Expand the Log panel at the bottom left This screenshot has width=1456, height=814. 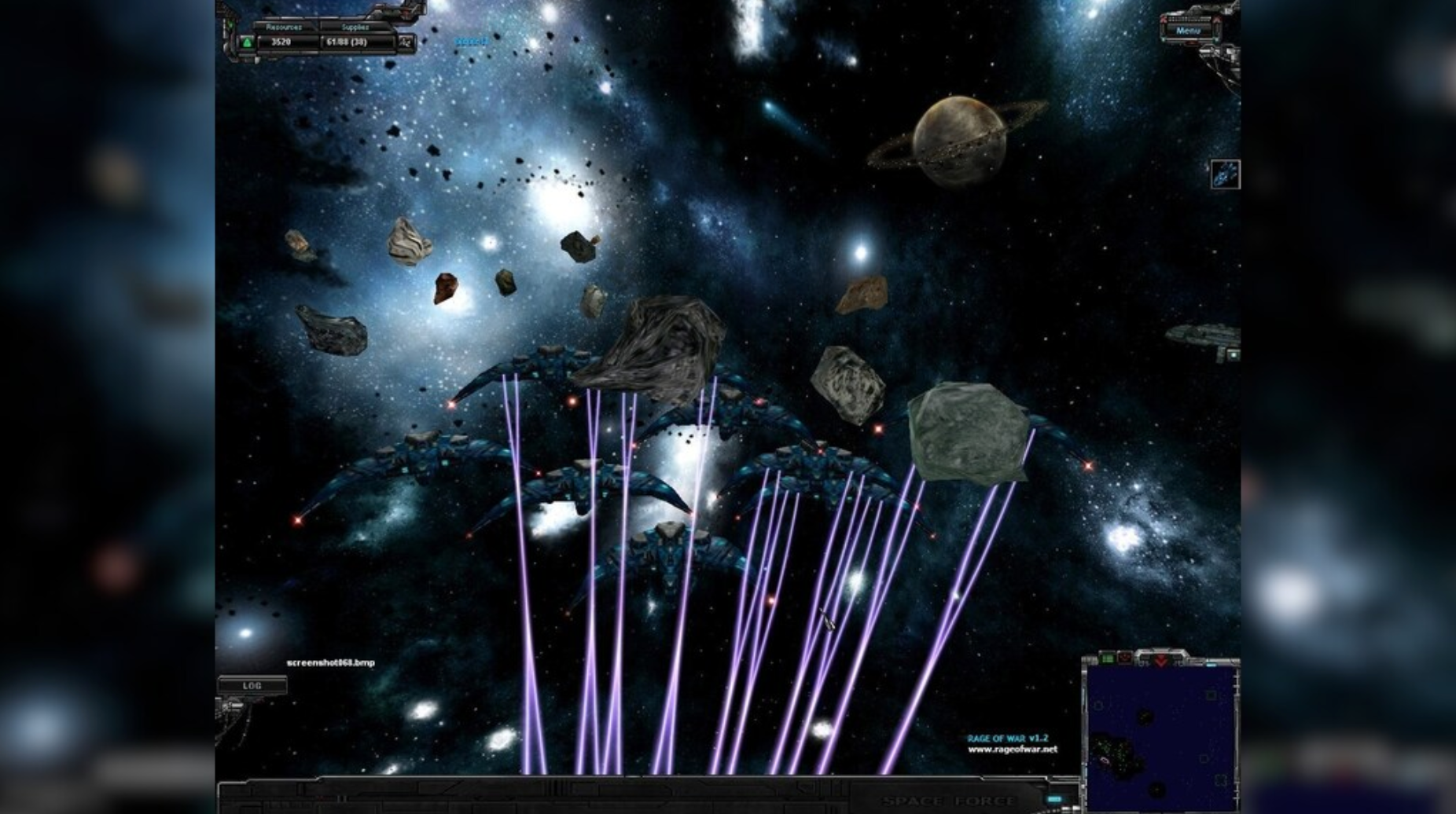[x=251, y=685]
